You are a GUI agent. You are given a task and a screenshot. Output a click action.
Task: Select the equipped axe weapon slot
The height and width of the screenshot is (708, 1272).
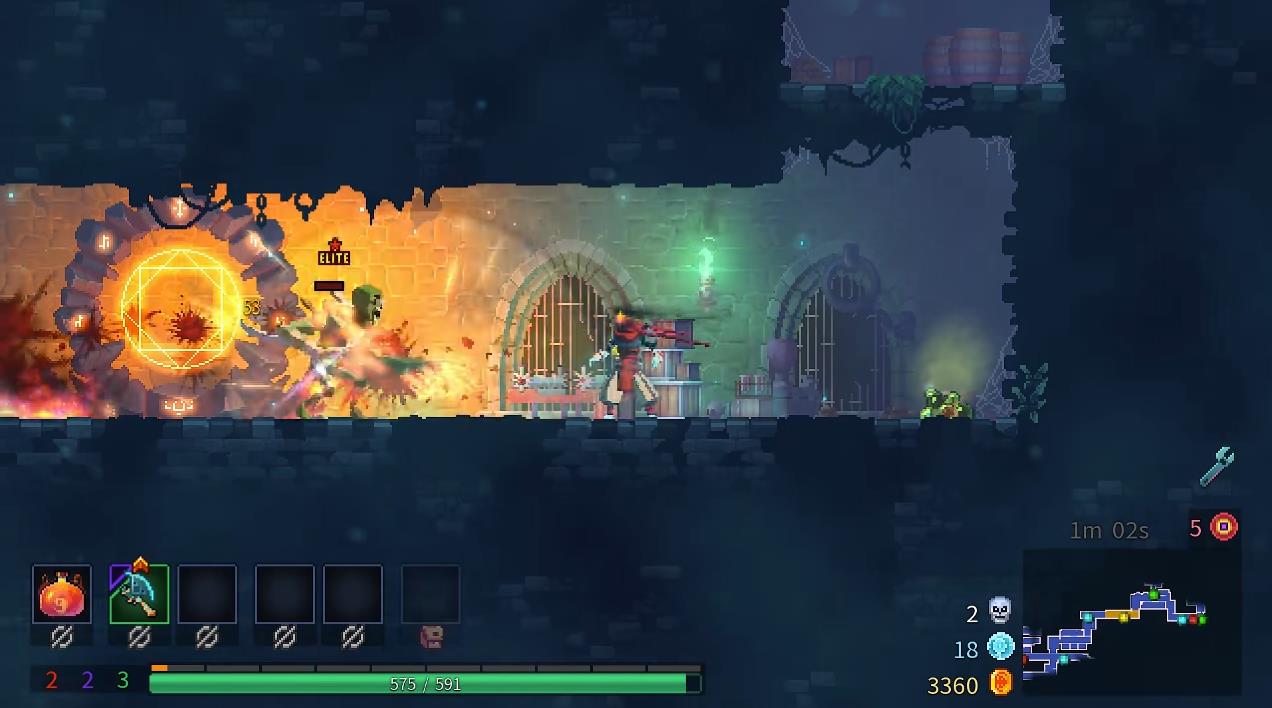139,594
